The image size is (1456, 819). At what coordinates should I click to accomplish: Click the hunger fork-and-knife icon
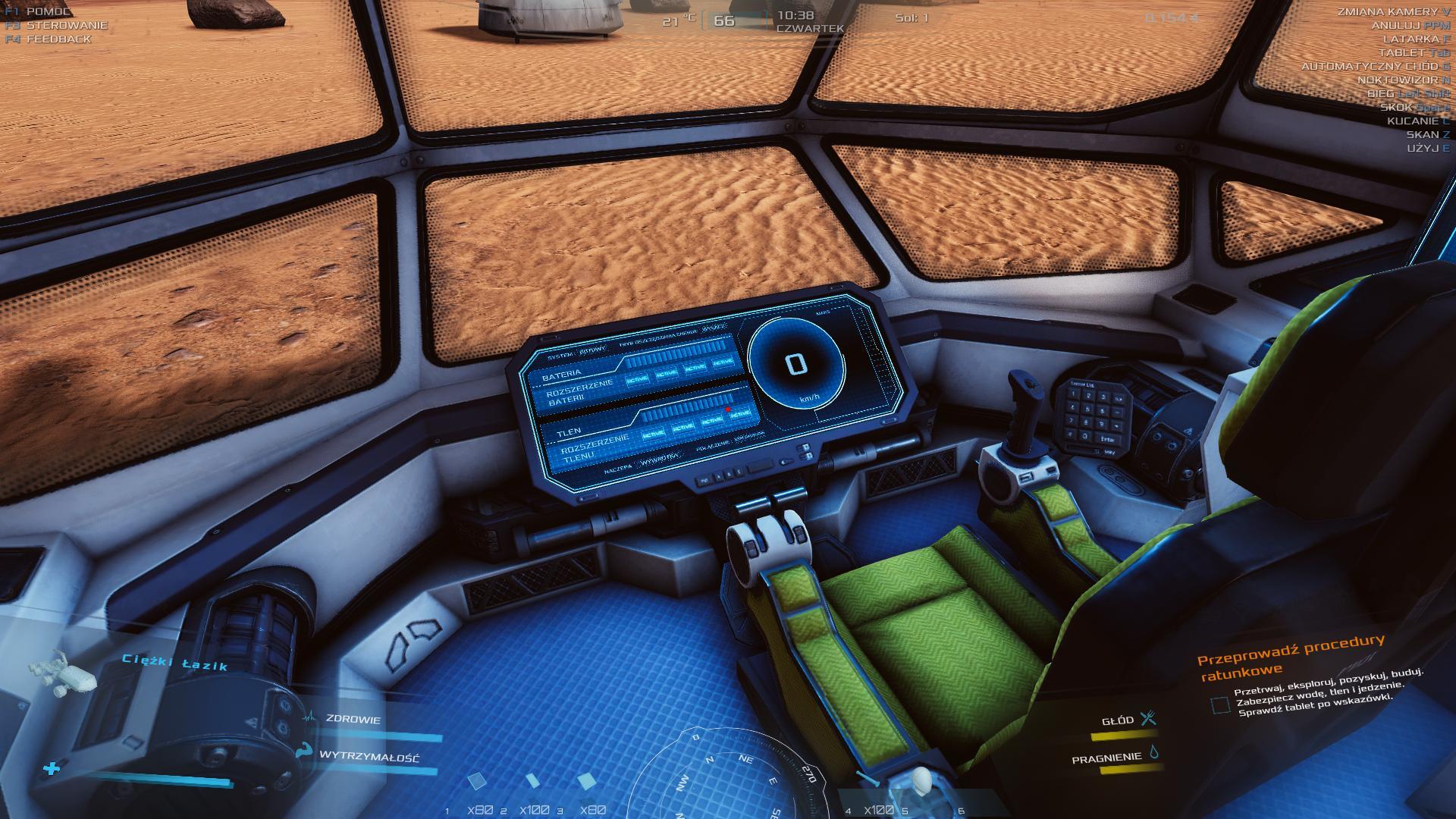1149,717
